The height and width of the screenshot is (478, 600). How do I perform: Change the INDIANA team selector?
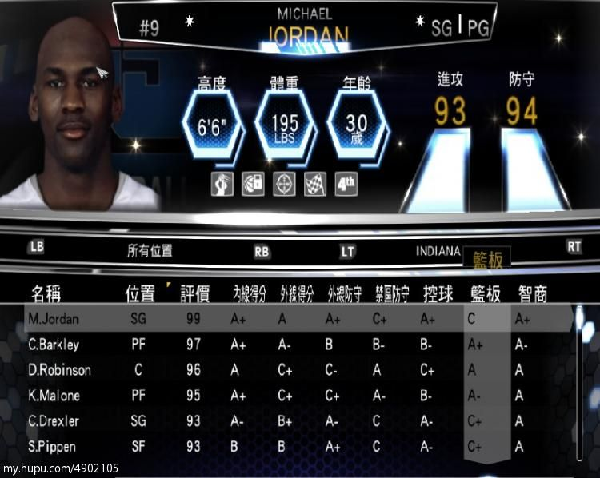[x=438, y=251]
